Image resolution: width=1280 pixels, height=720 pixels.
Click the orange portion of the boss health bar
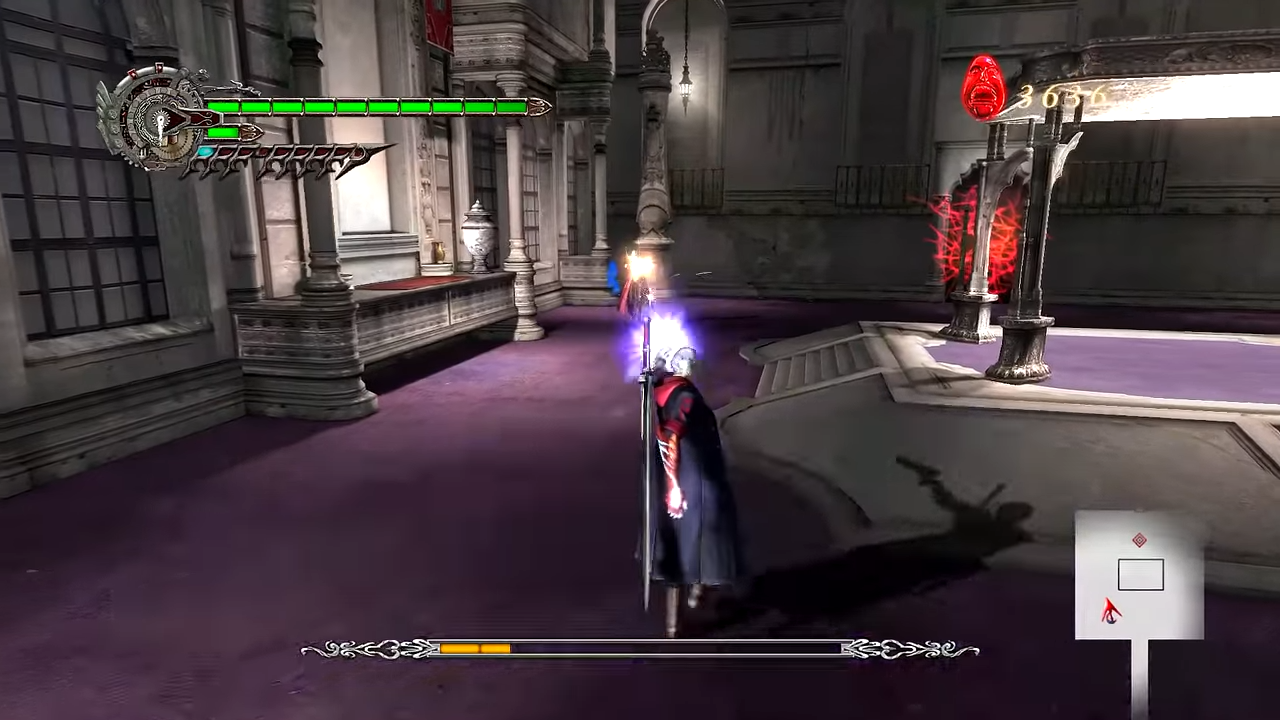pyautogui.click(x=475, y=649)
